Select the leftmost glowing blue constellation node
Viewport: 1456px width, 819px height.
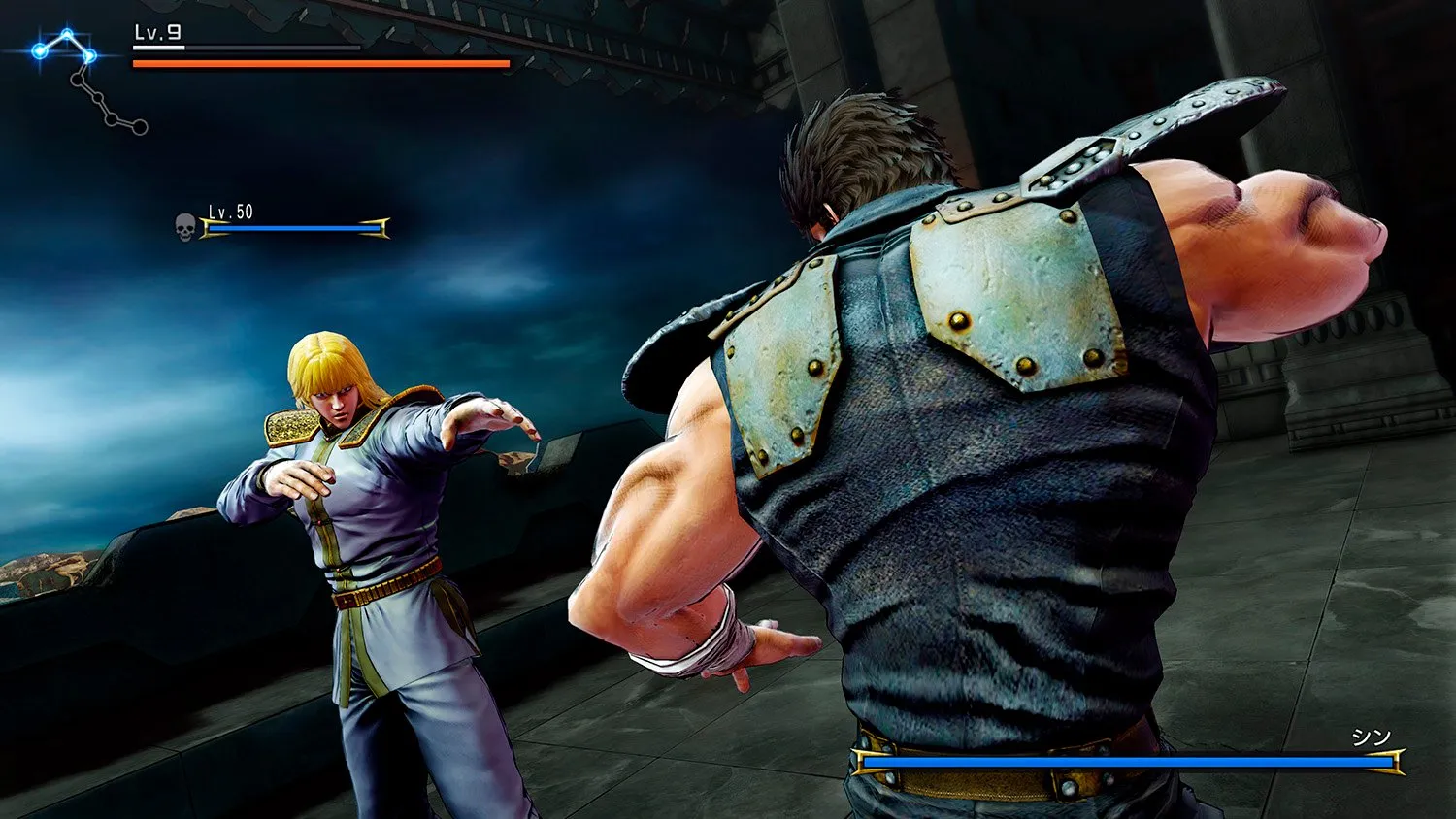(x=40, y=49)
